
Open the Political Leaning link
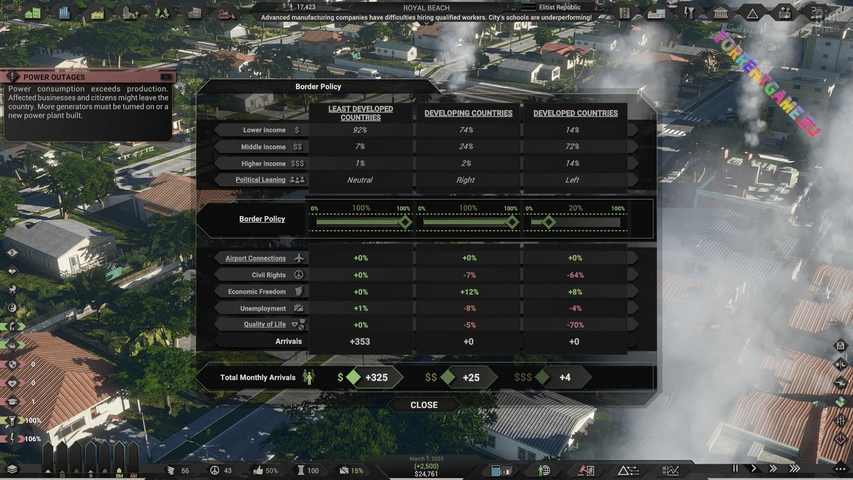click(260, 180)
